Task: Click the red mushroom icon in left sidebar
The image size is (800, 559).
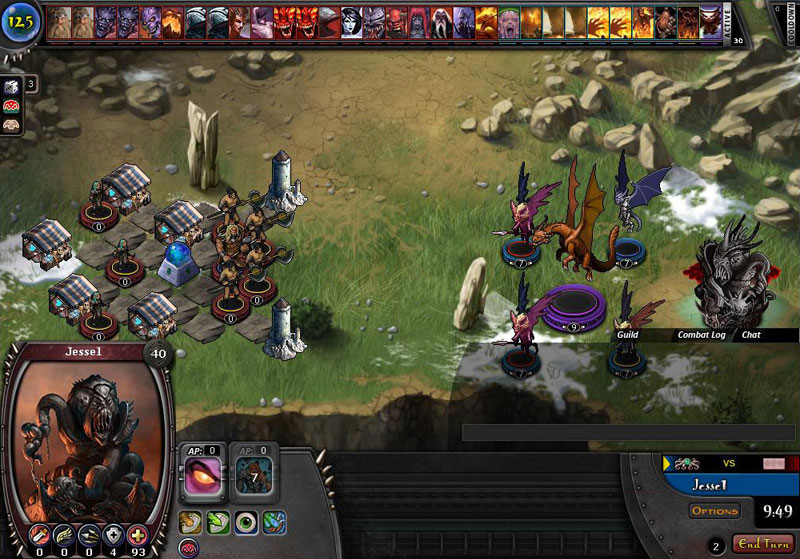Action: tap(13, 106)
